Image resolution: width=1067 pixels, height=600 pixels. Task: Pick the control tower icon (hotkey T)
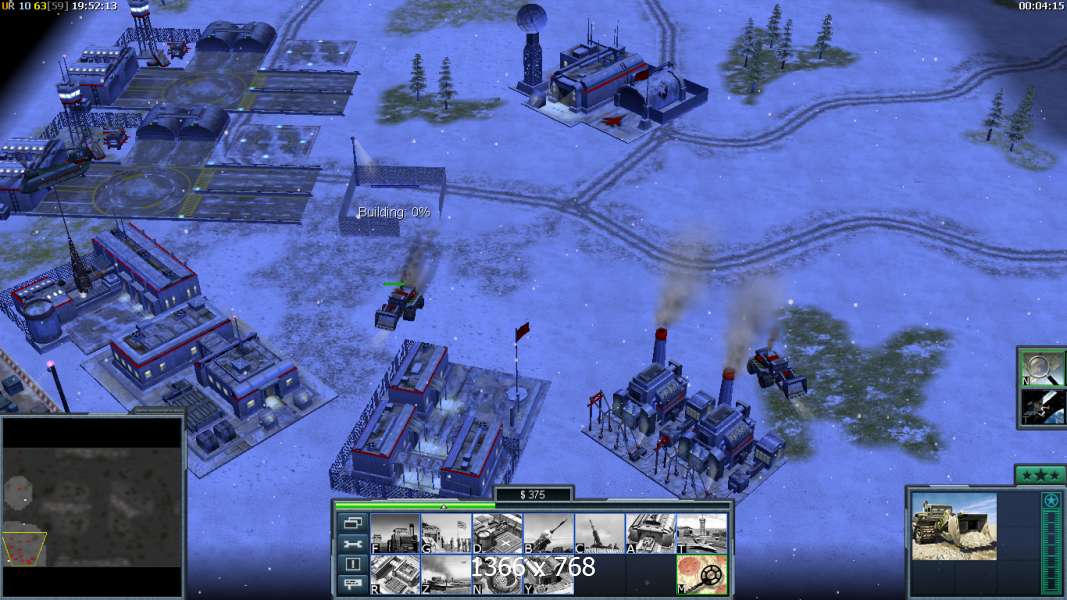701,533
